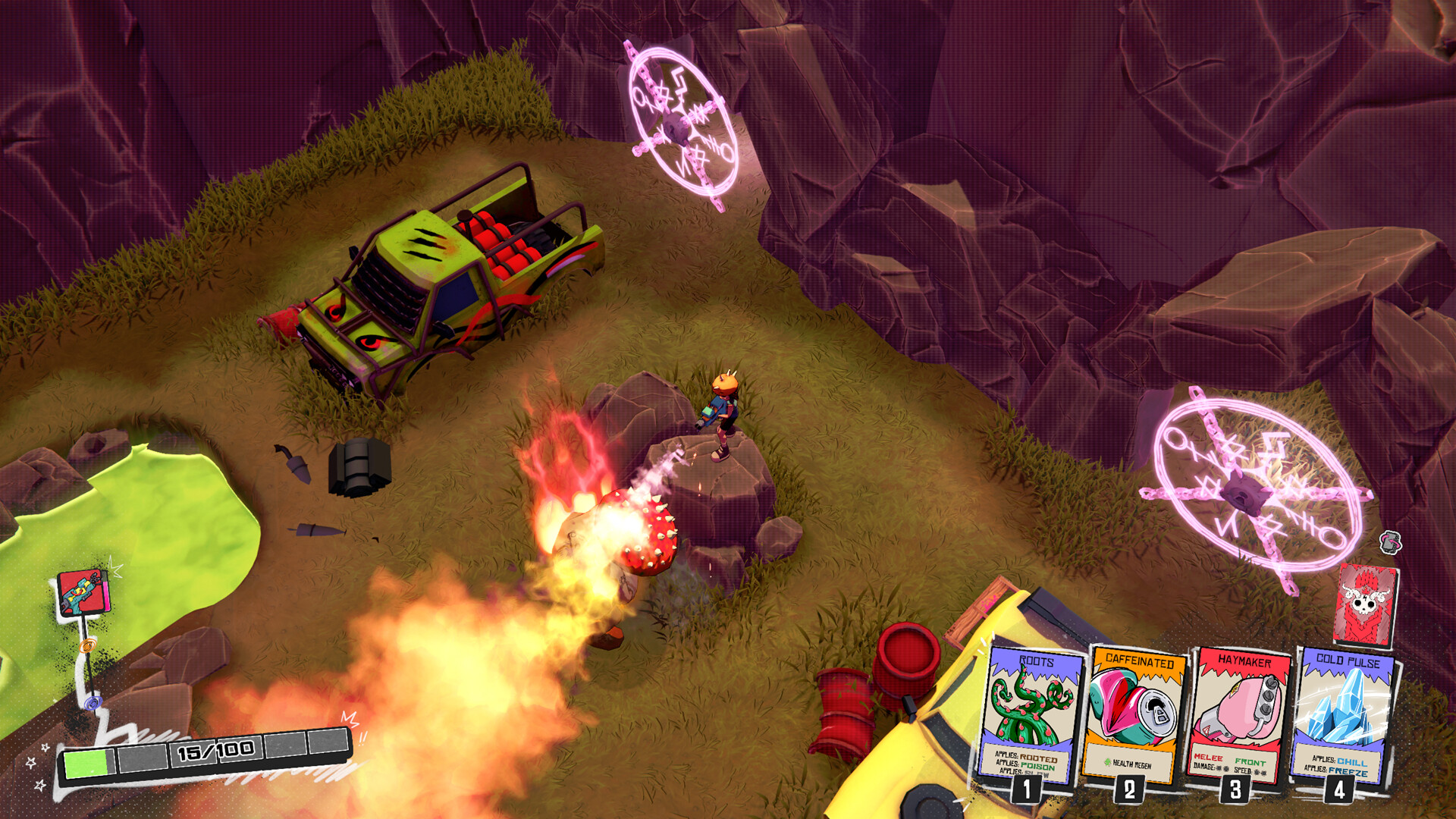1456x819 pixels.
Task: Click the soda can artwork on Caffeinated card
Action: coord(1133,705)
